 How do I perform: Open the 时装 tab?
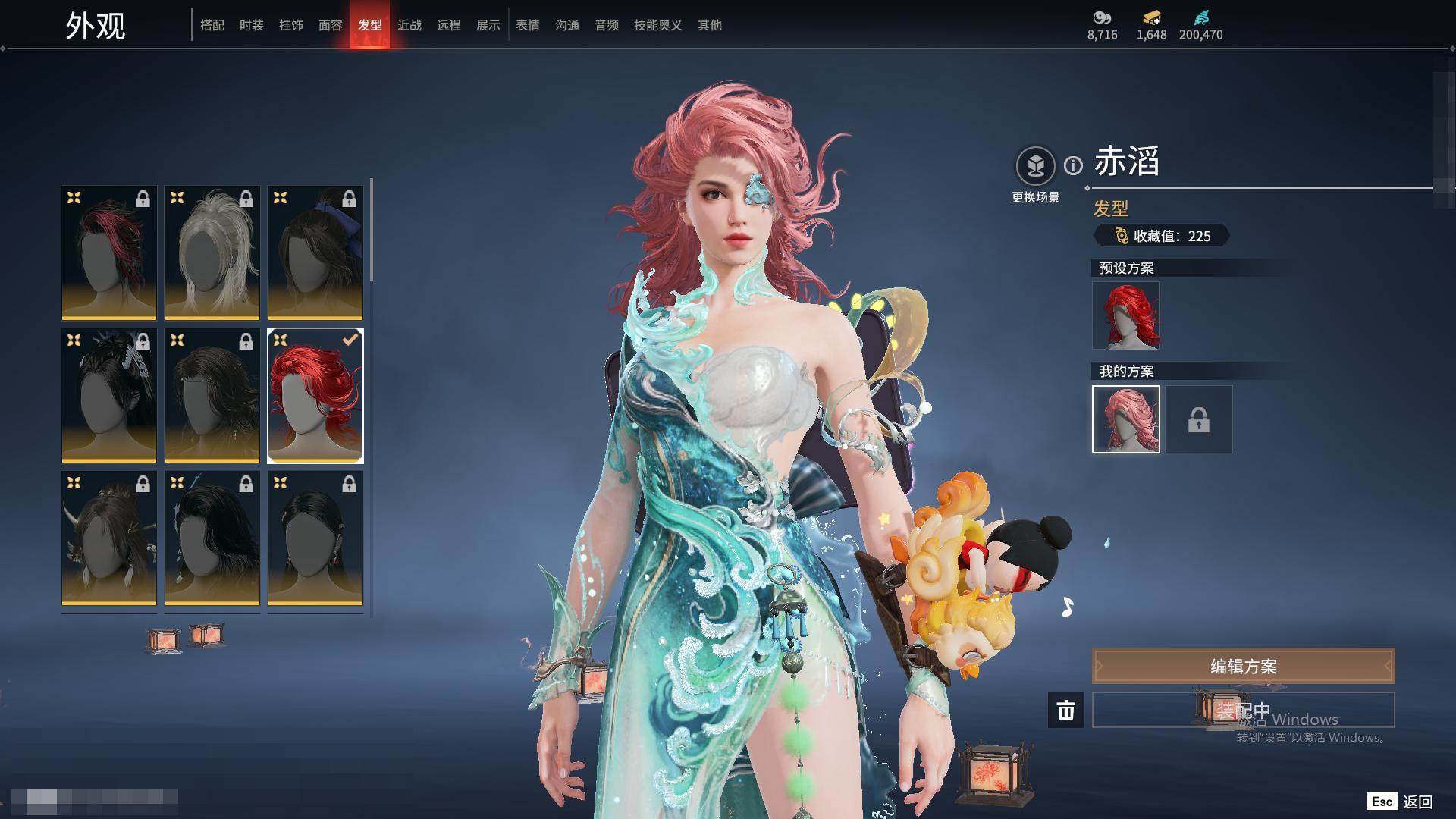click(x=252, y=25)
